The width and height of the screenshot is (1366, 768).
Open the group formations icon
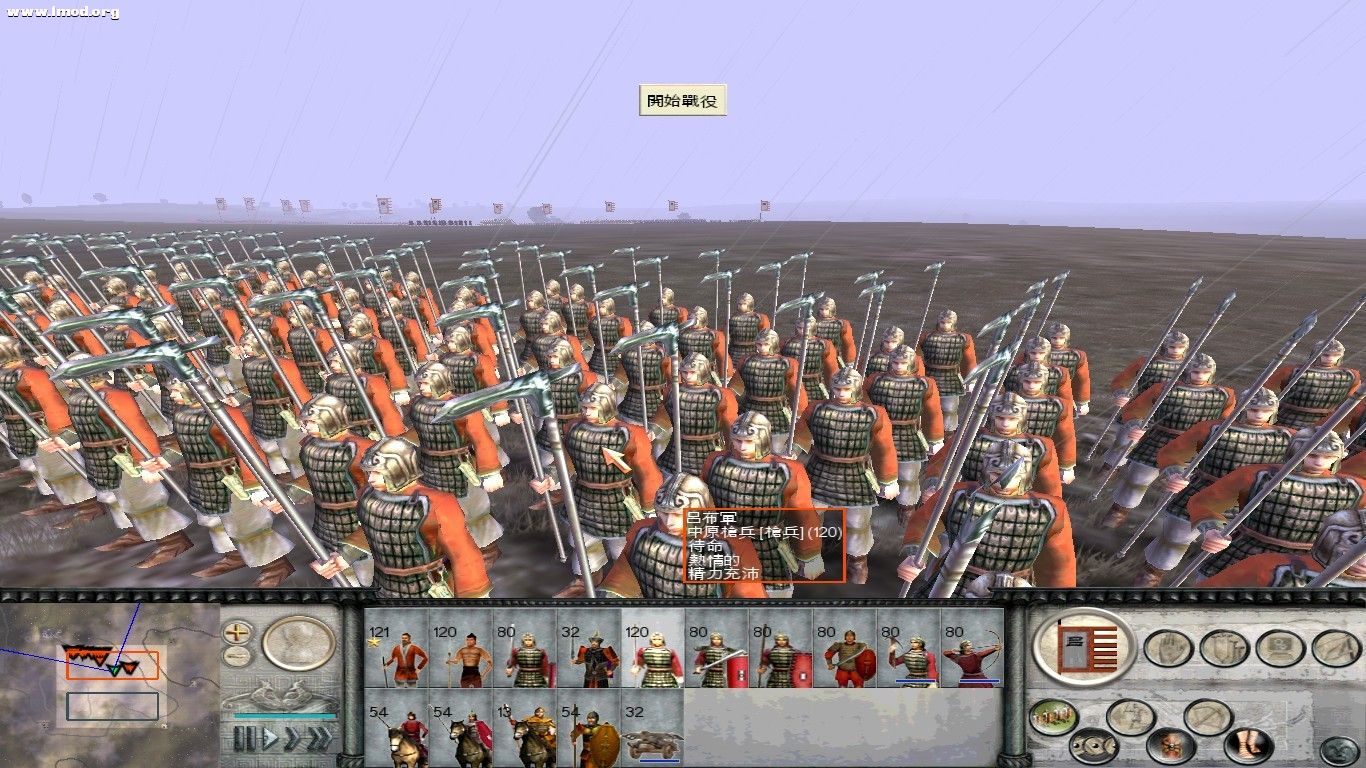(x=1278, y=647)
